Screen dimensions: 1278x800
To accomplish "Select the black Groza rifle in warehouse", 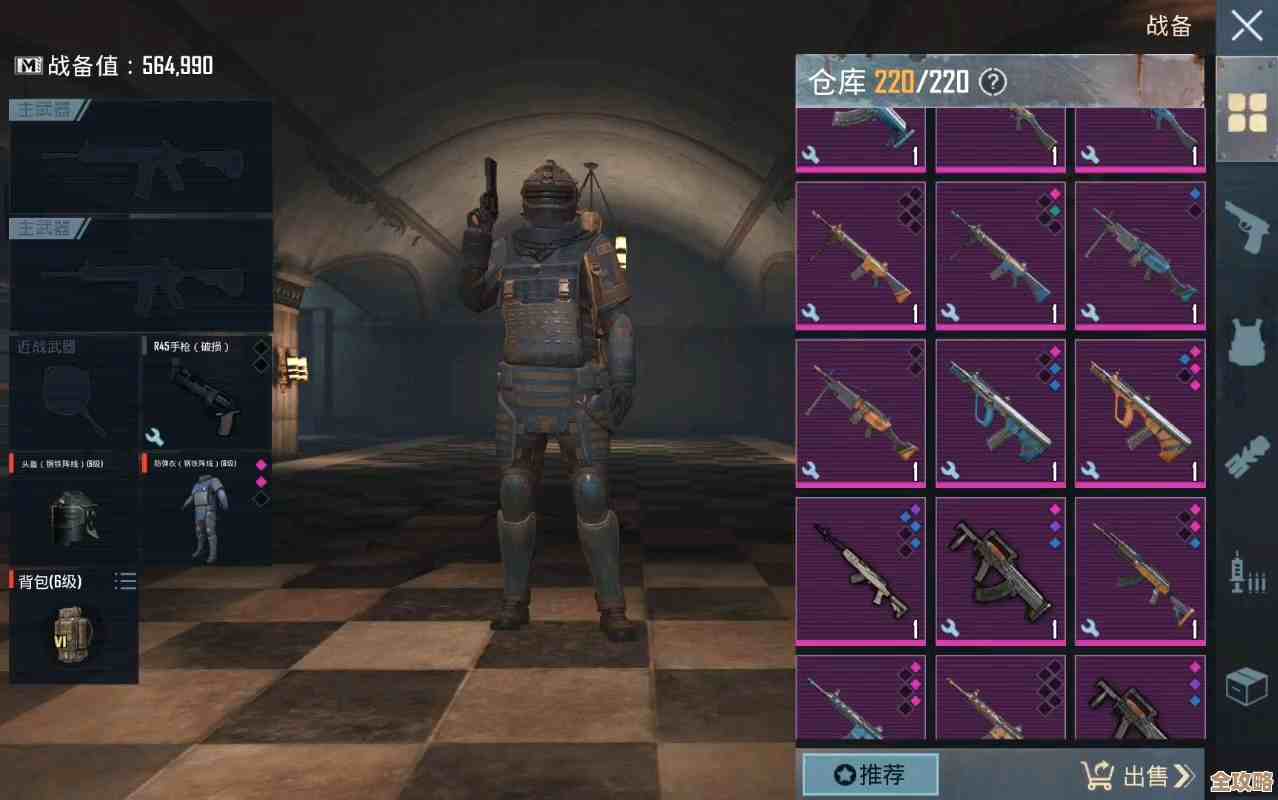I will click(x=1000, y=570).
